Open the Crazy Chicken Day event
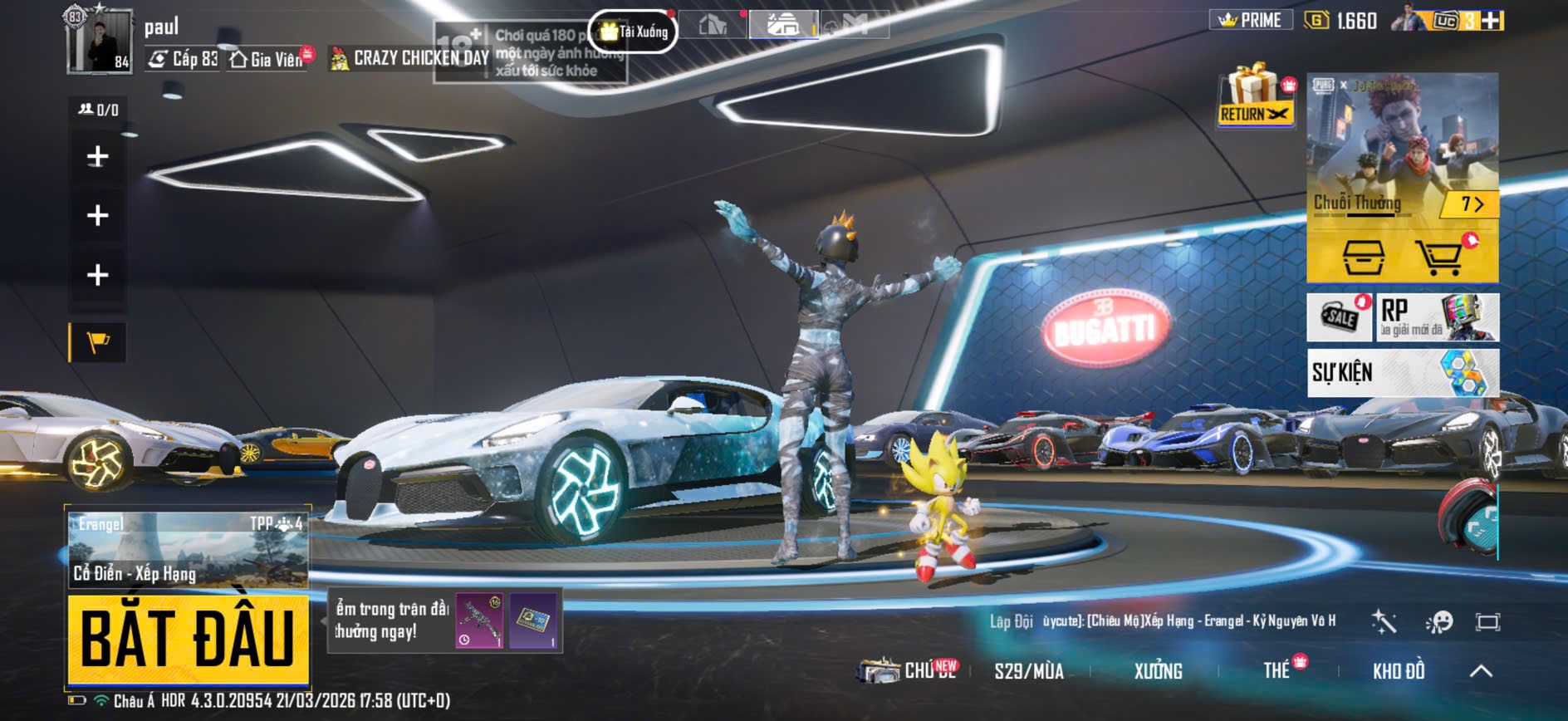 click(410, 58)
